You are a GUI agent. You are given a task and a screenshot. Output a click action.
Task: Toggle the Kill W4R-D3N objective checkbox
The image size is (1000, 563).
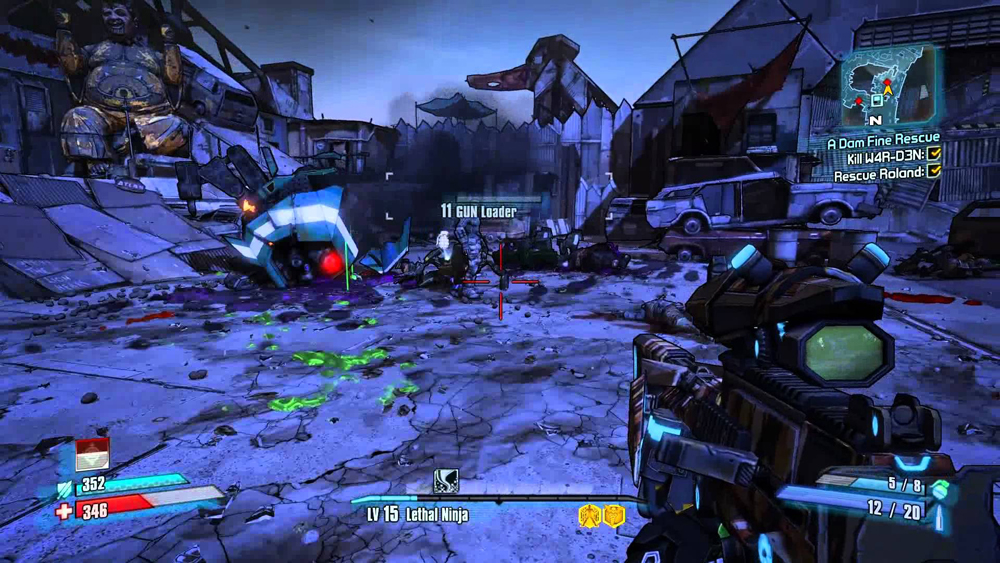point(934,154)
